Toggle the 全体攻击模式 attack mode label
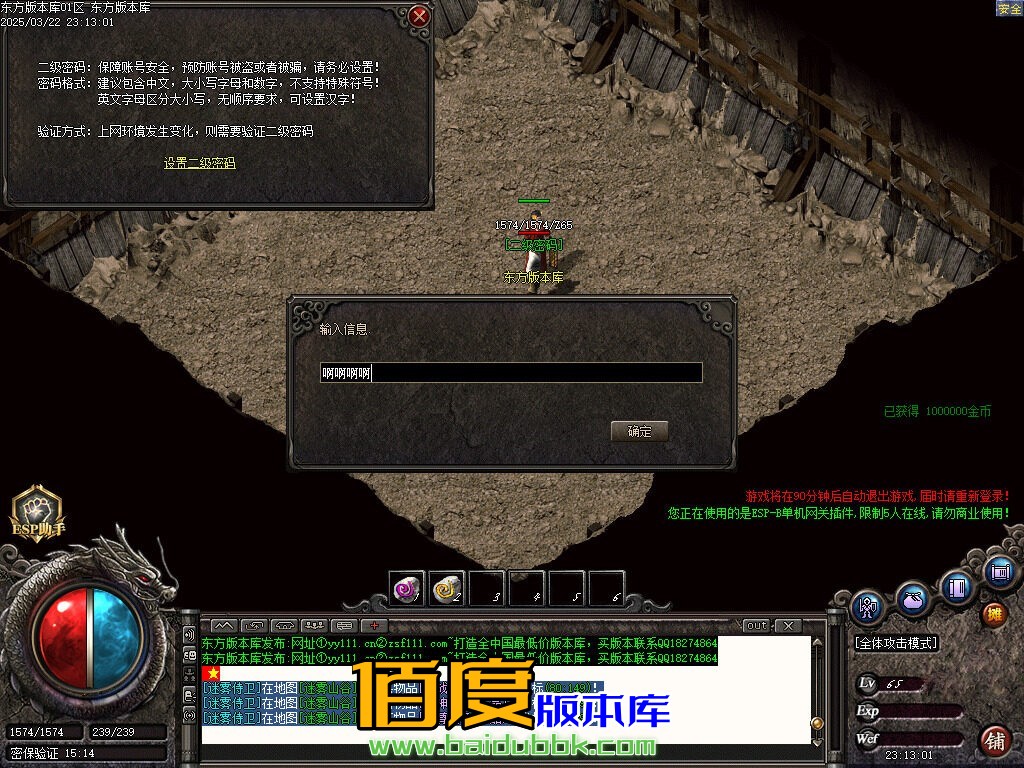 [x=895, y=643]
